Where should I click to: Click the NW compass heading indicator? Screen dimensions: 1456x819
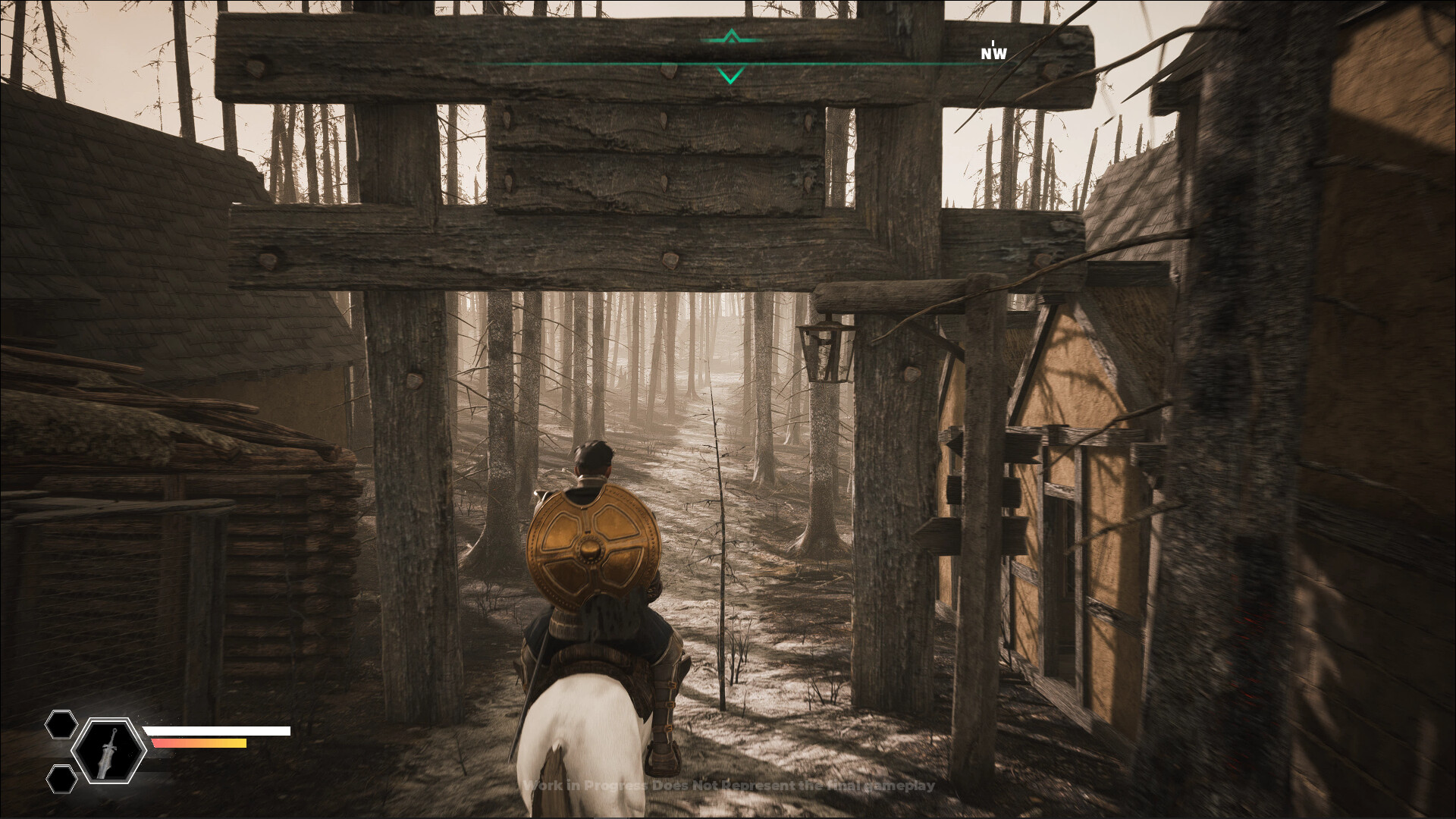click(x=992, y=54)
